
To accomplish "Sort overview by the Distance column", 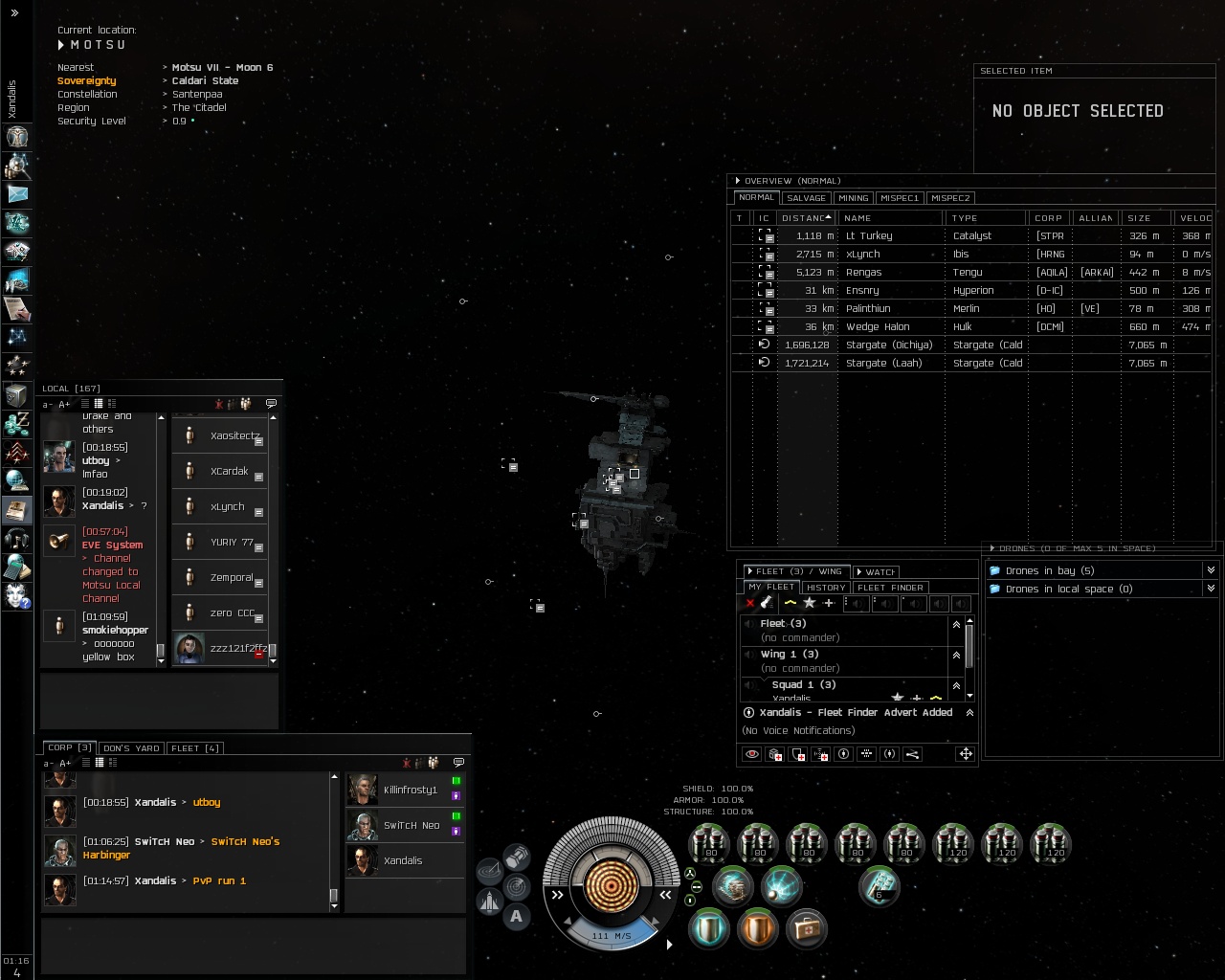I will coord(805,218).
